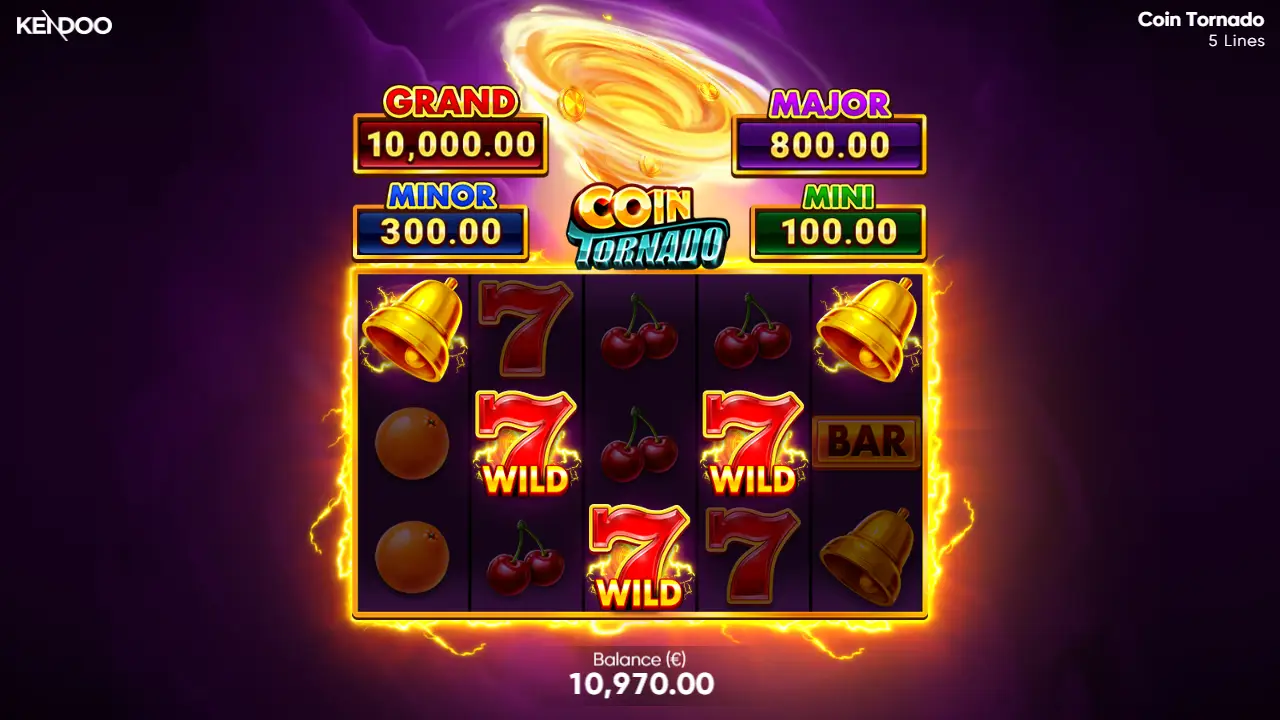The image size is (1280, 720).
Task: Open the Kendoo provider logo
Action: click(65, 27)
